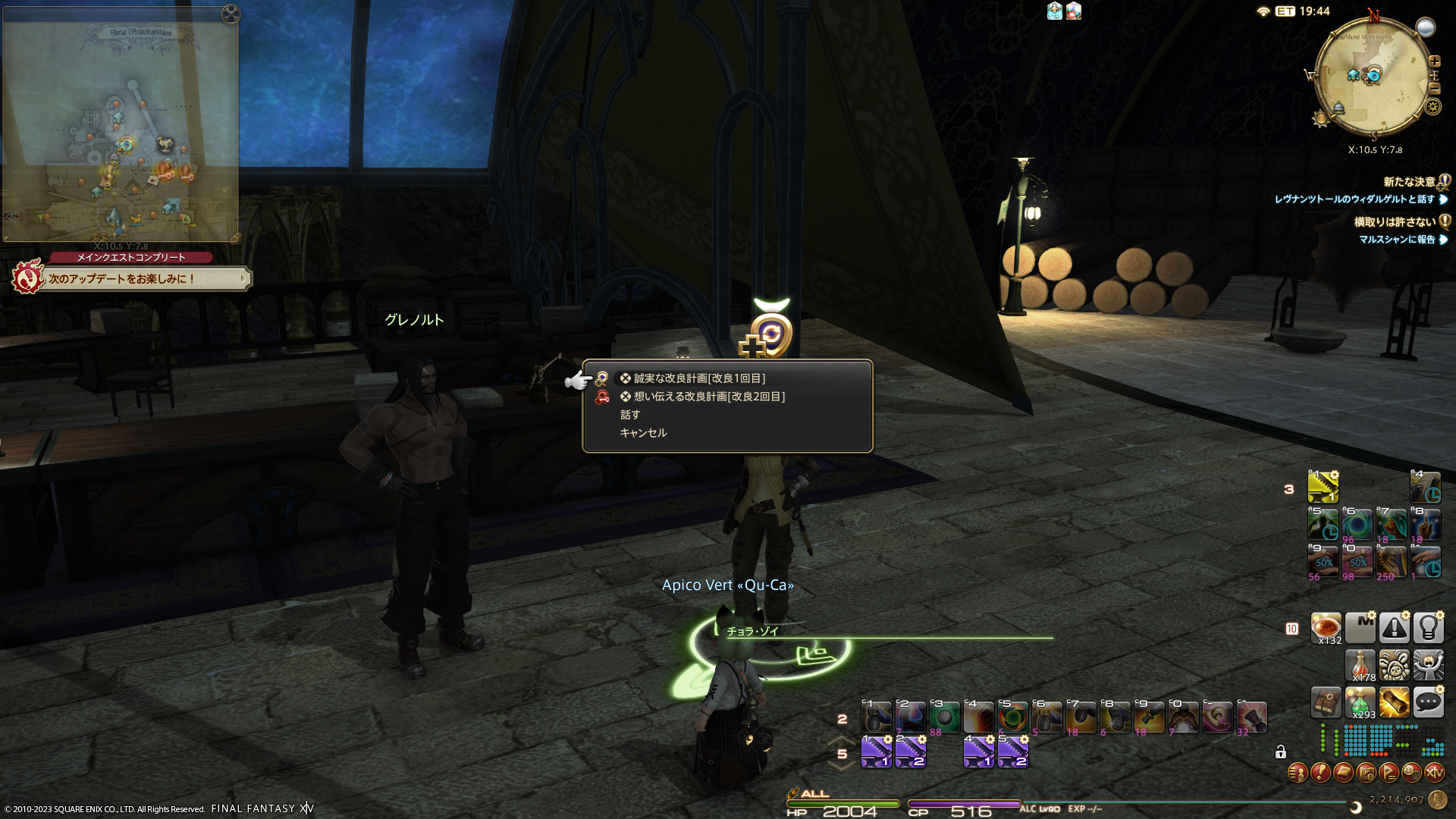
Task: Open minimap settings gear button
Action: (x=1432, y=106)
